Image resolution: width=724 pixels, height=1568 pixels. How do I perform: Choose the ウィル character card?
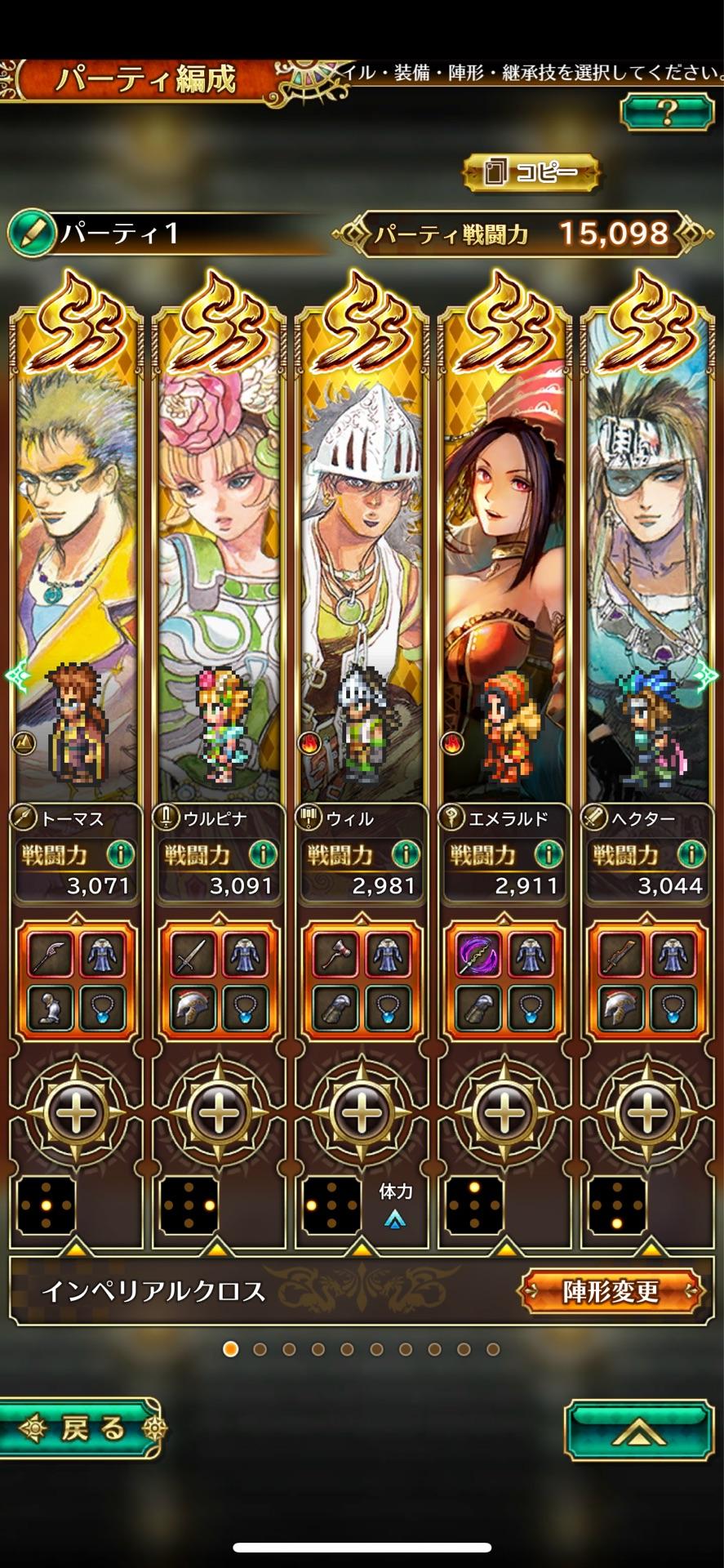point(362,572)
